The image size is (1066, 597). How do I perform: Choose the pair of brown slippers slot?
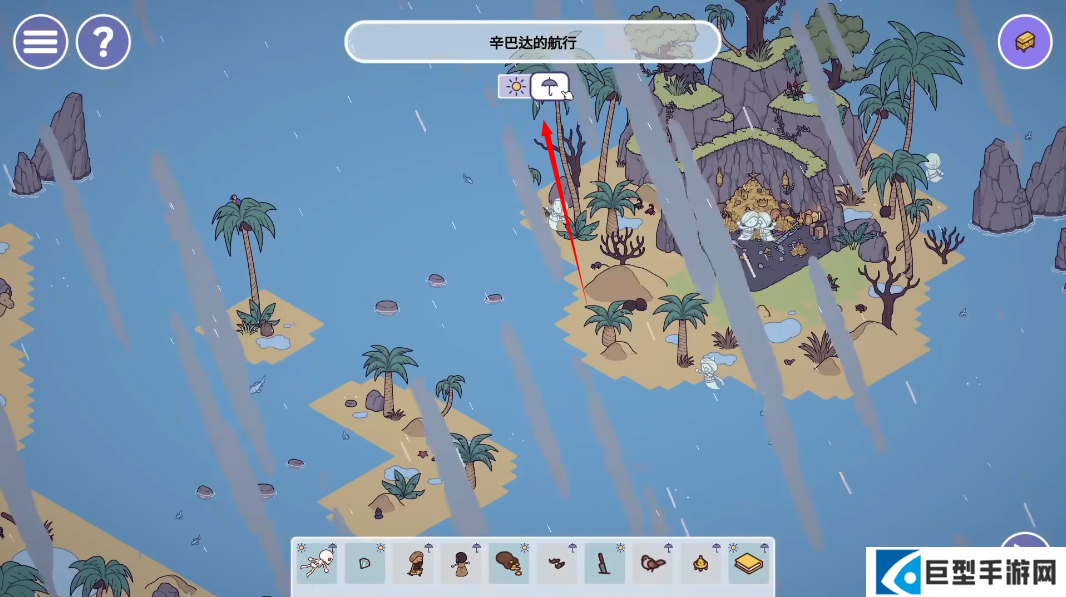coord(557,564)
